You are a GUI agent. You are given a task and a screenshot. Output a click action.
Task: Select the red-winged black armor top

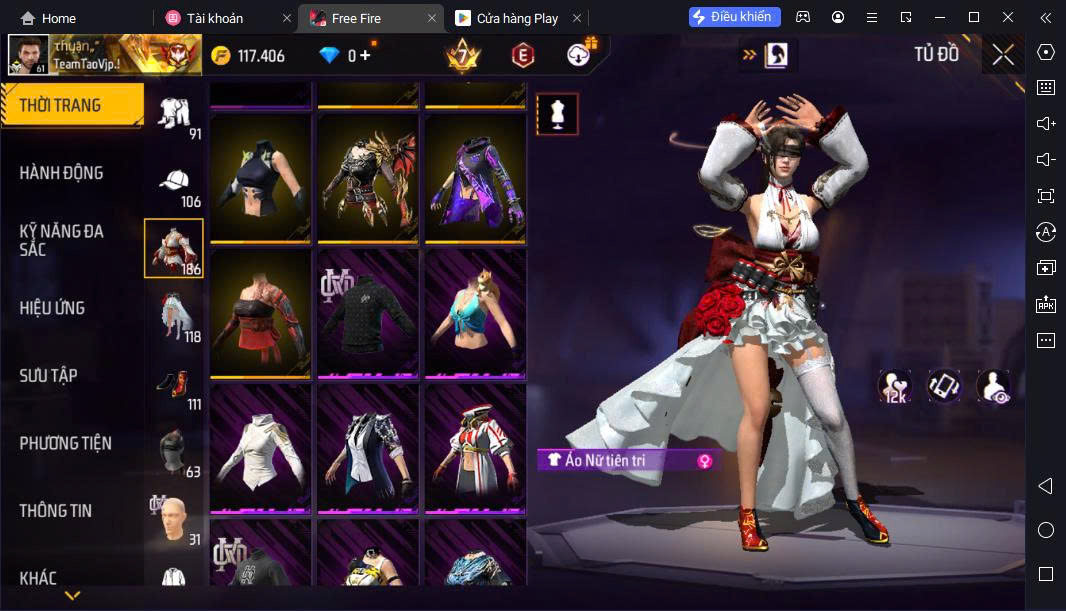[x=367, y=177]
